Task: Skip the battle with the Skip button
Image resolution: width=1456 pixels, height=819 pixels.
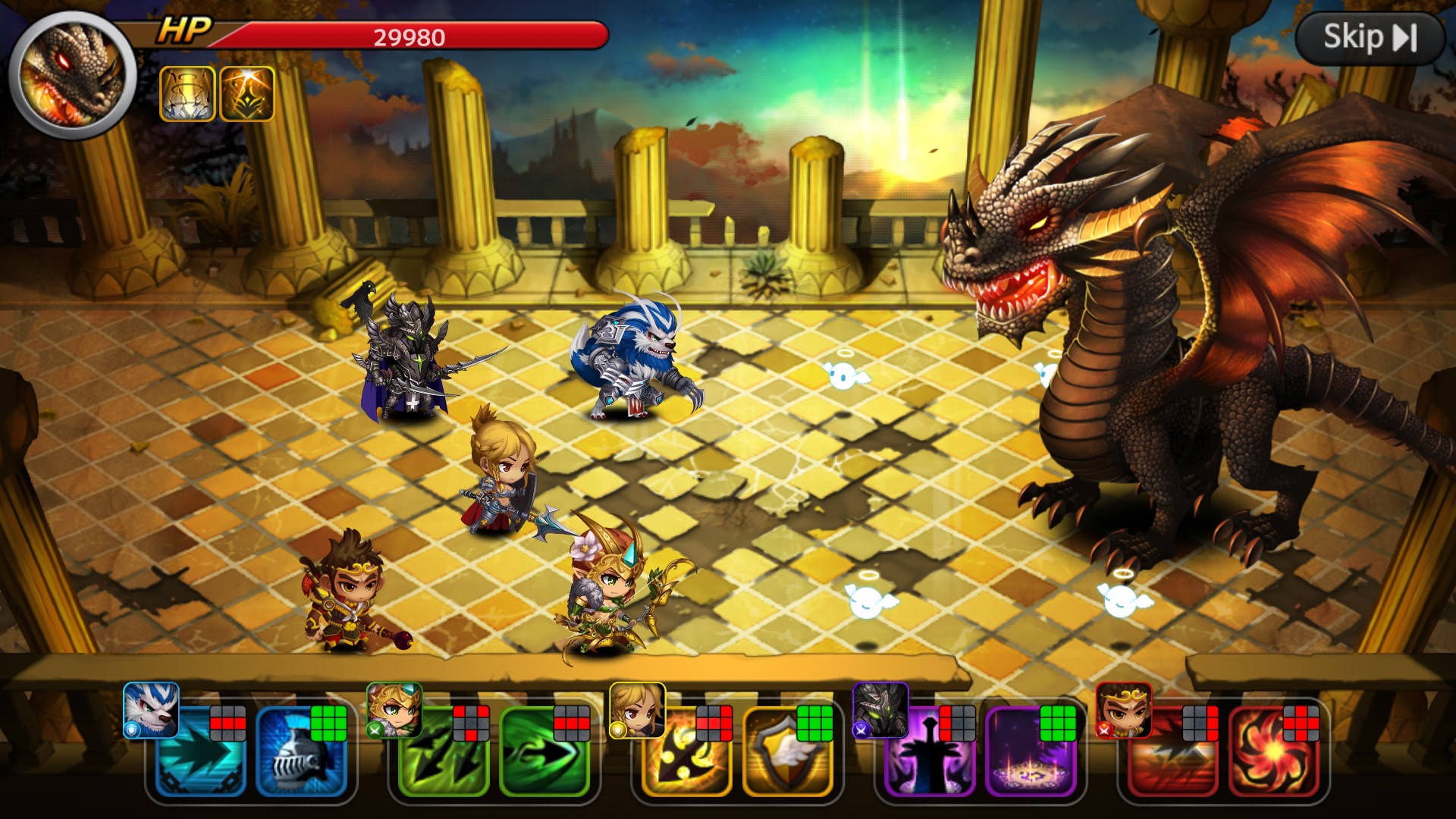Action: coord(1370,37)
